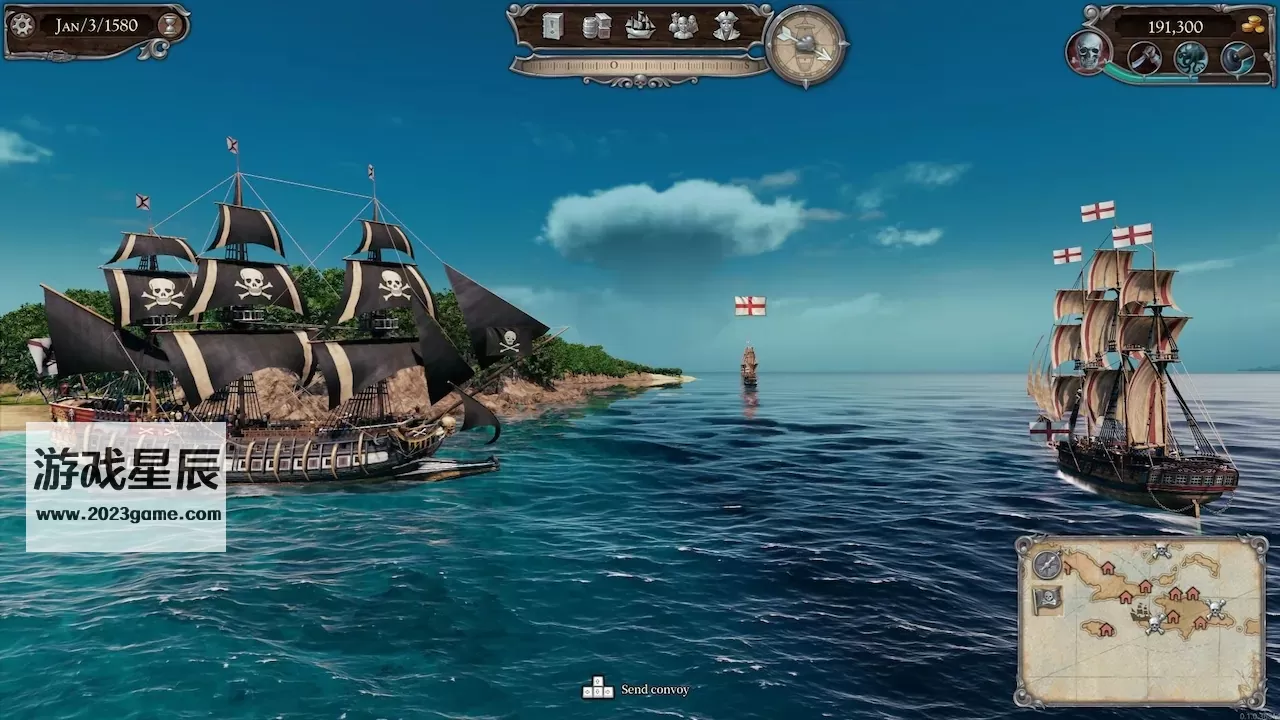This screenshot has height=720, width=1280.
Task: Activate the cutlass sword ability
Action: tap(1144, 58)
